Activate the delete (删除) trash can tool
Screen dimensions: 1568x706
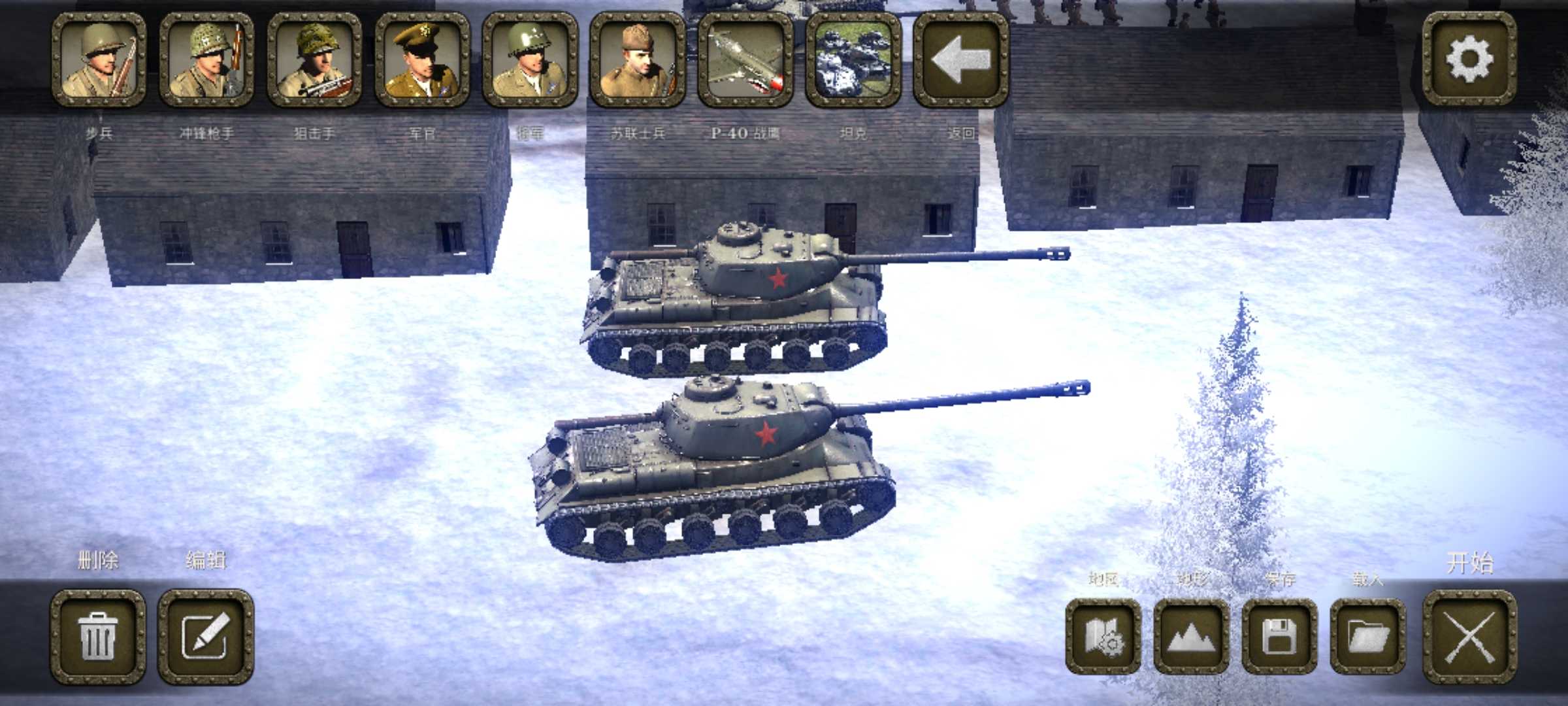[99, 637]
